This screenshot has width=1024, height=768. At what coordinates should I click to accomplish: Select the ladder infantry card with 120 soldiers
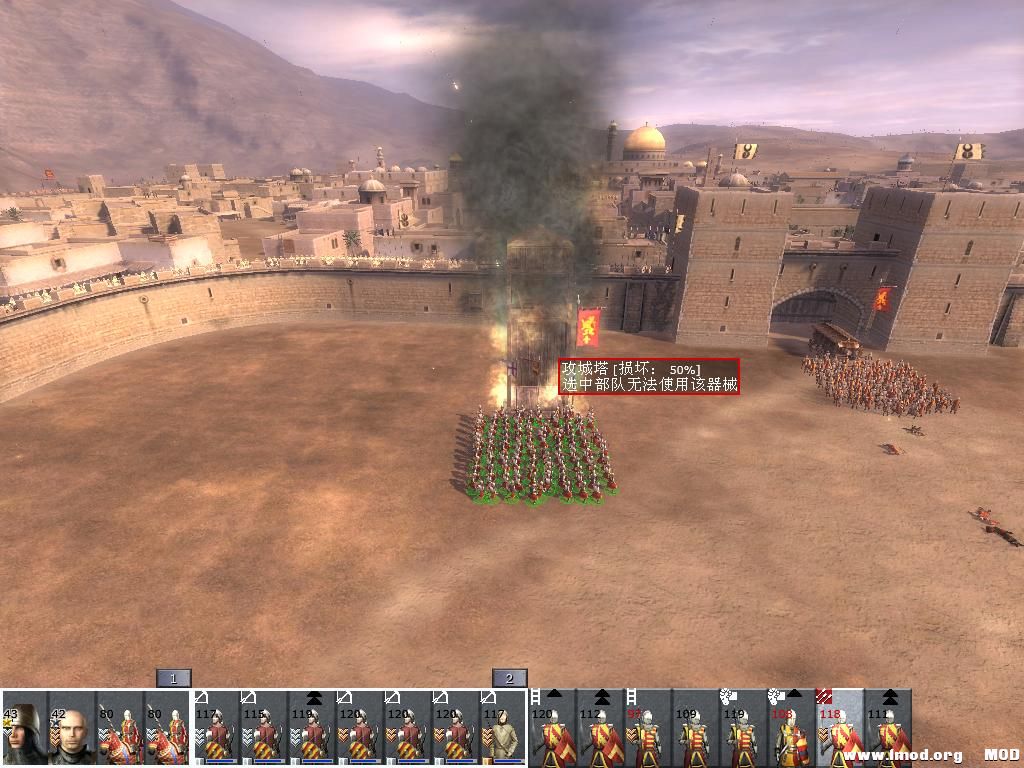(552, 728)
